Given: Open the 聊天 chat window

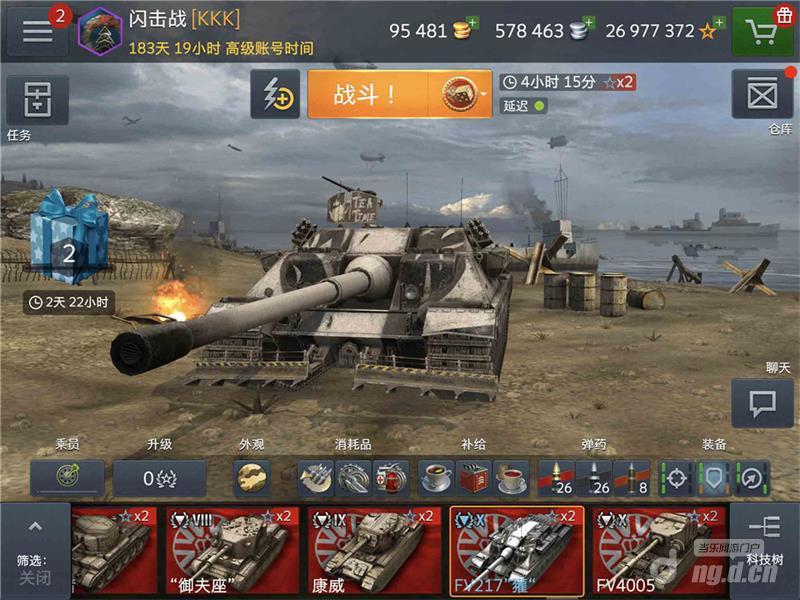Looking at the screenshot, I should tap(762, 403).
